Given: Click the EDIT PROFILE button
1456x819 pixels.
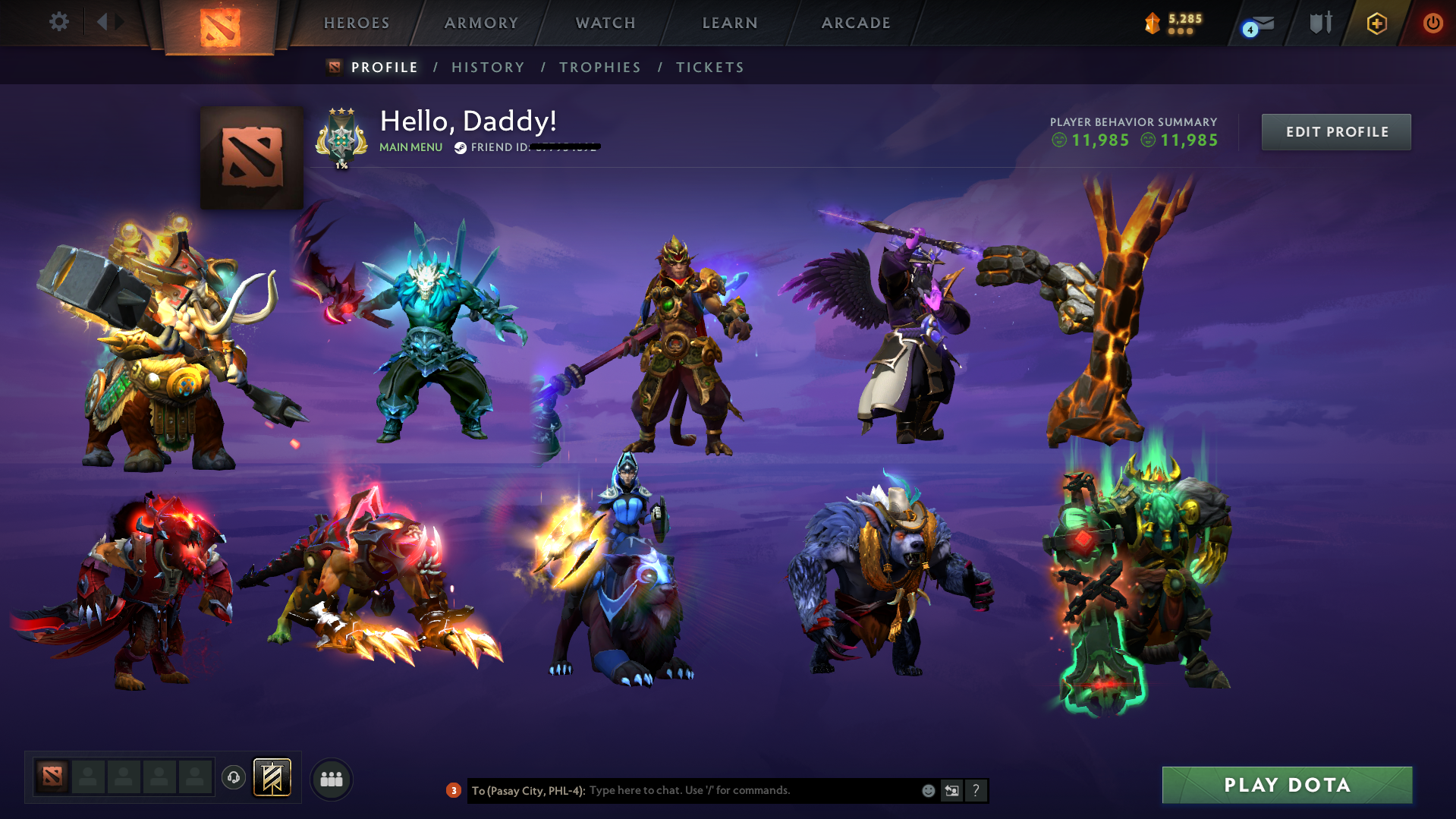Looking at the screenshot, I should (1335, 131).
